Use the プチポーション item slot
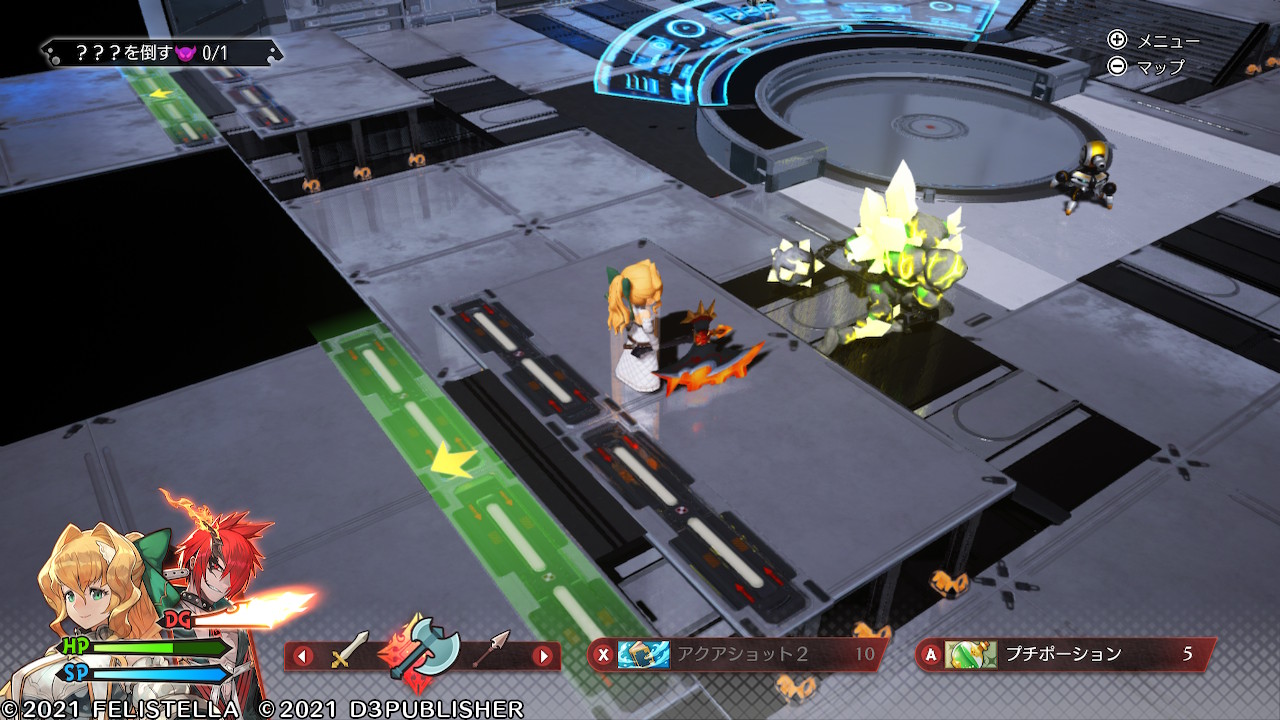 click(1066, 655)
